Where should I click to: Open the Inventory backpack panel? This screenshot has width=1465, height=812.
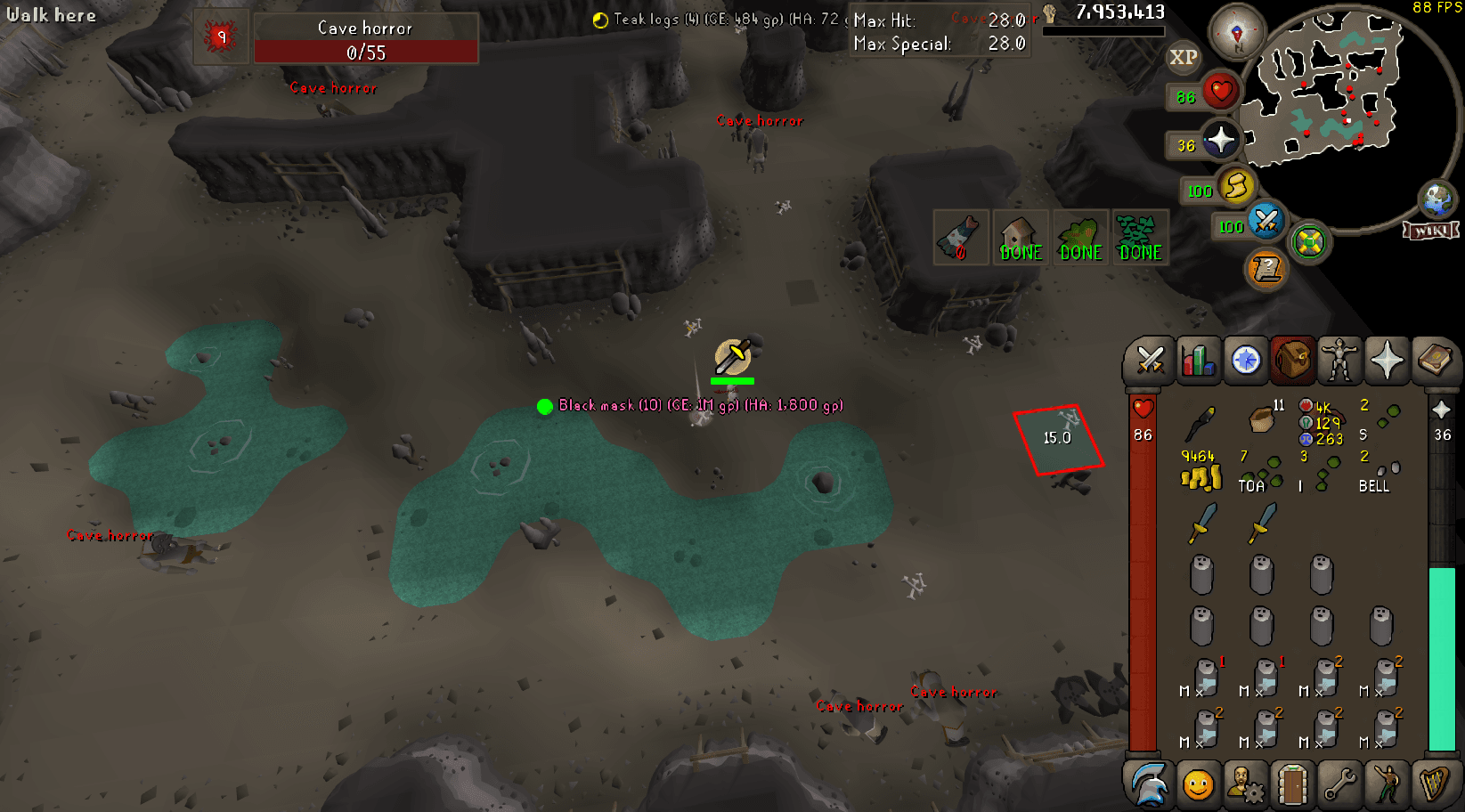(x=1292, y=361)
